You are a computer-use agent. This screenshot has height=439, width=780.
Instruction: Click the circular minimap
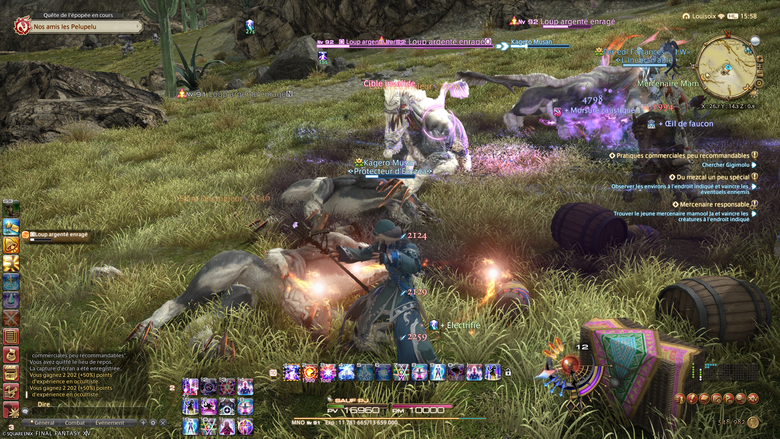click(727, 66)
